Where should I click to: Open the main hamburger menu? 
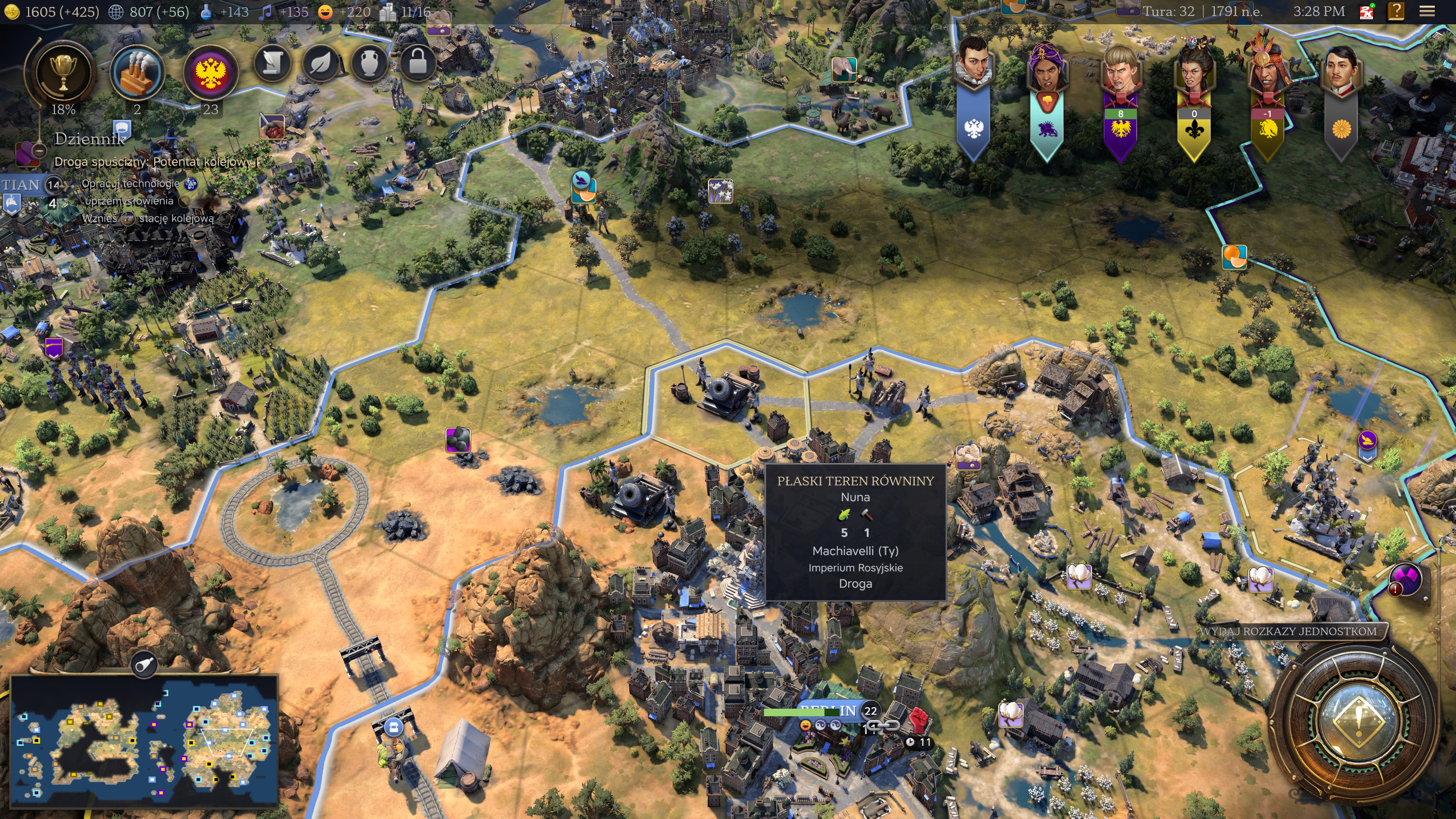coord(1427,11)
